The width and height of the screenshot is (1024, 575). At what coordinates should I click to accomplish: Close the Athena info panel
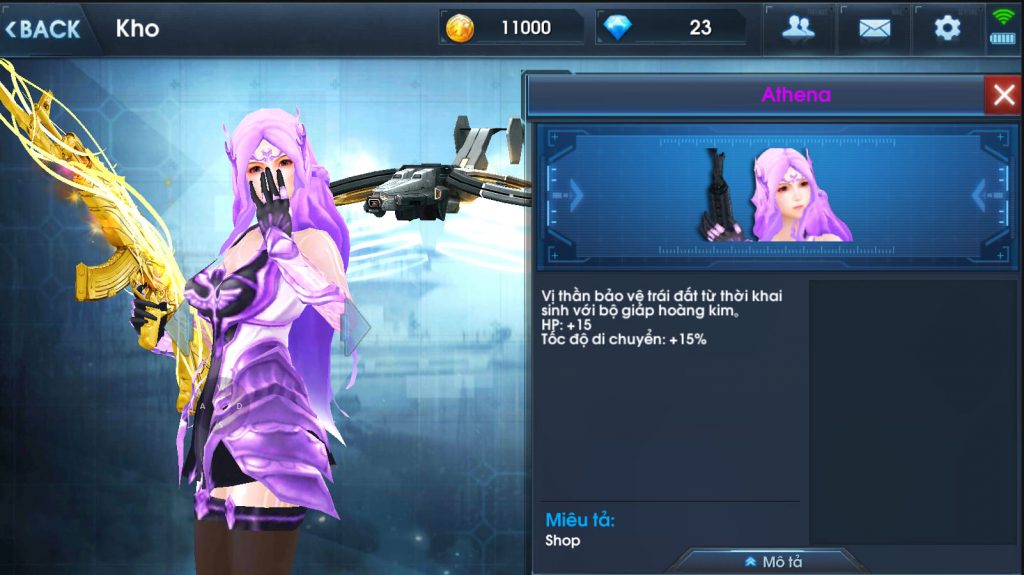[1002, 96]
